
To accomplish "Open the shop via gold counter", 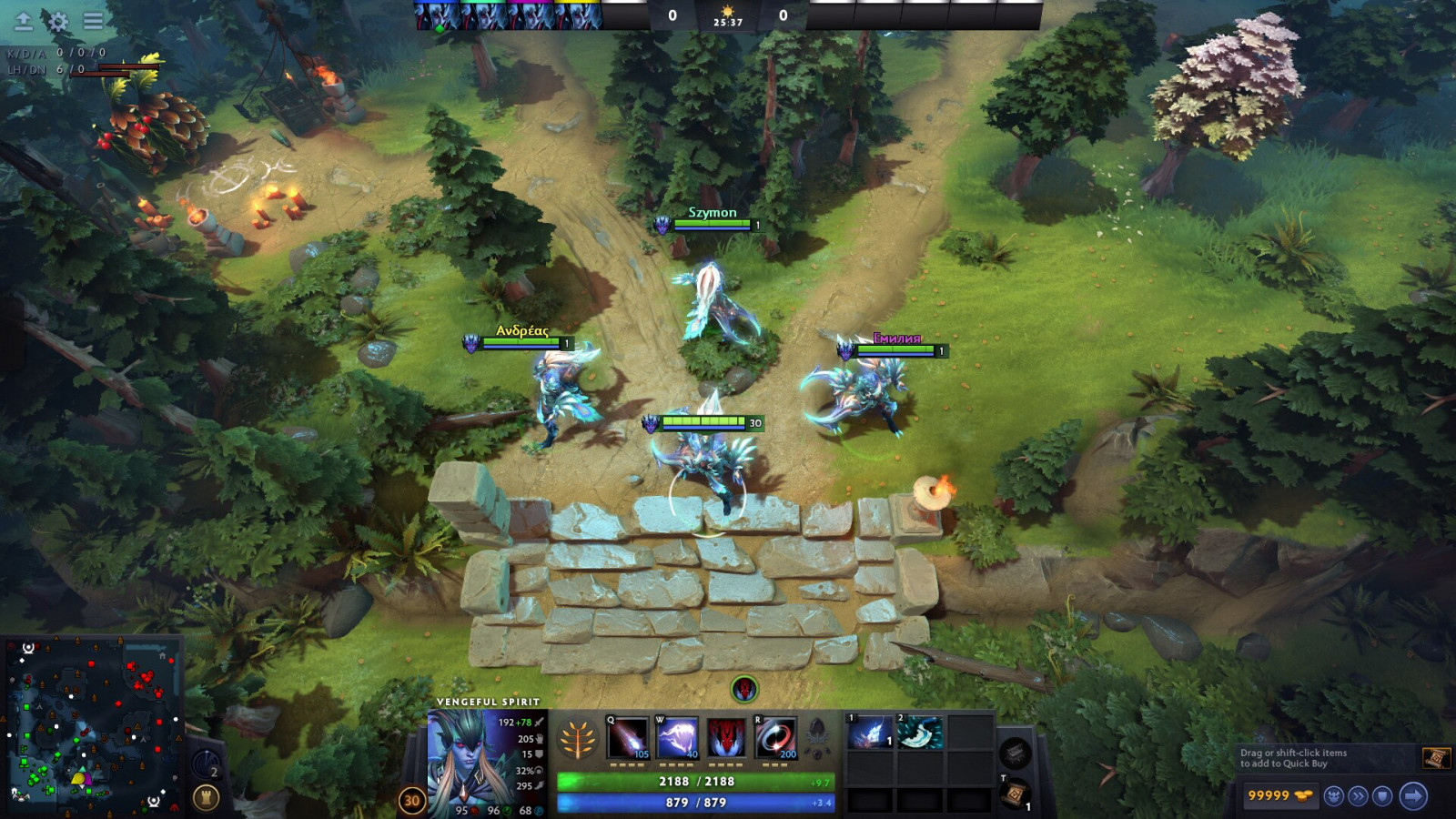I will tap(1279, 795).
